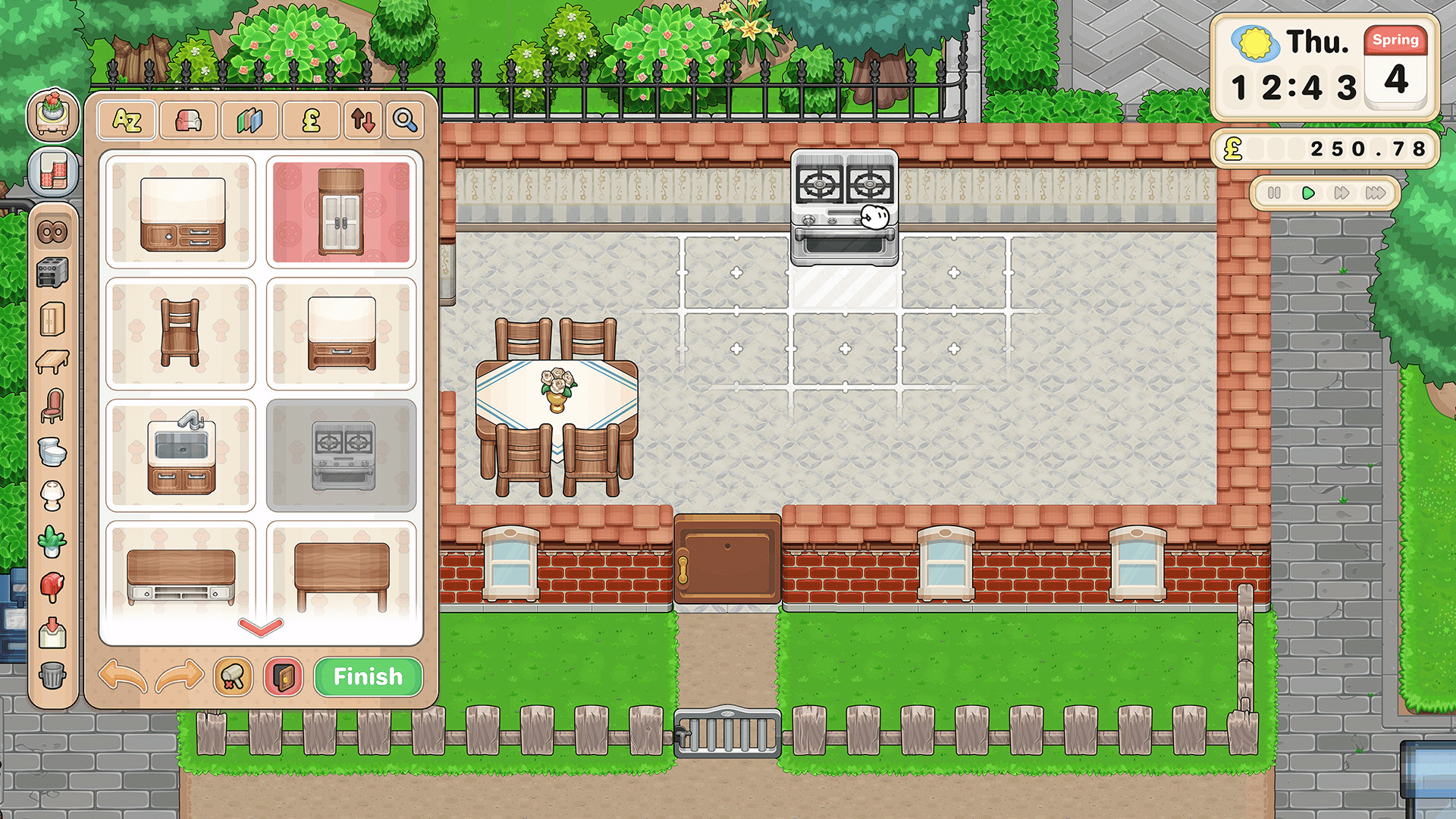Sort furniture alphabetically with the AZ icon

127,121
